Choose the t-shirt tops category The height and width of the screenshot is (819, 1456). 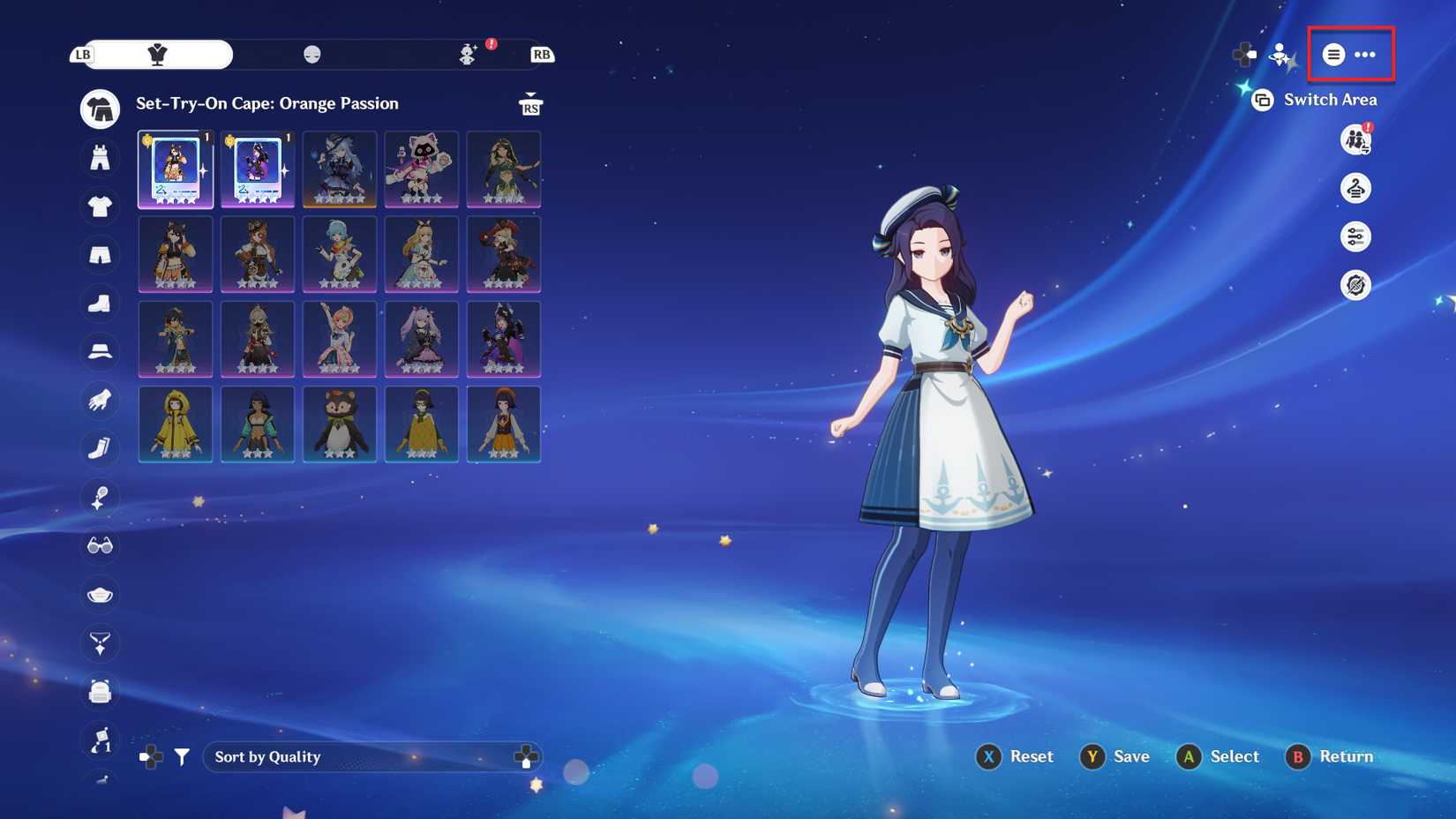pos(101,207)
